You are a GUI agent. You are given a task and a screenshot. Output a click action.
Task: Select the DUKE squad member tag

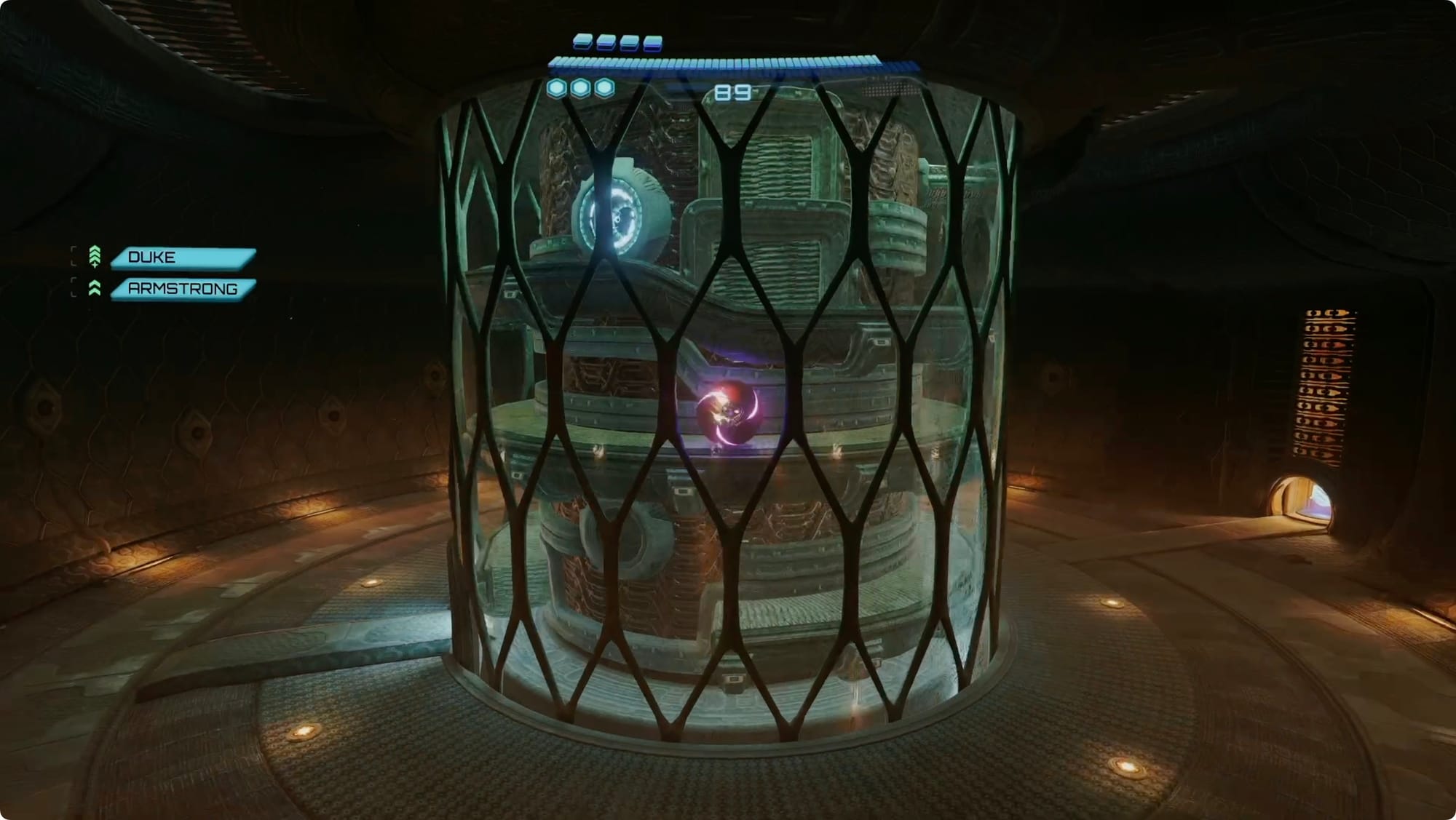(x=182, y=258)
